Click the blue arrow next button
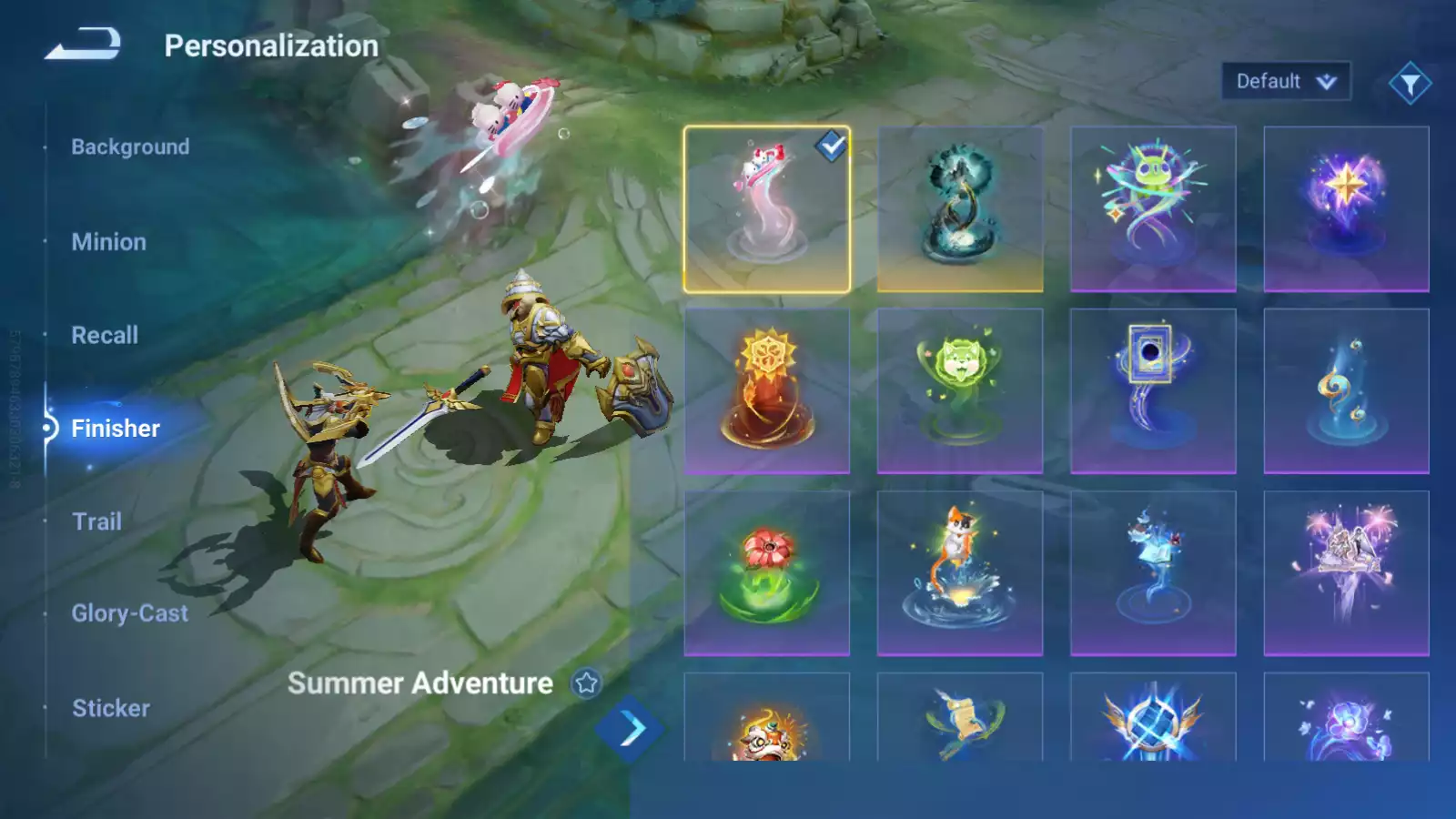The width and height of the screenshot is (1456, 819). [629, 729]
